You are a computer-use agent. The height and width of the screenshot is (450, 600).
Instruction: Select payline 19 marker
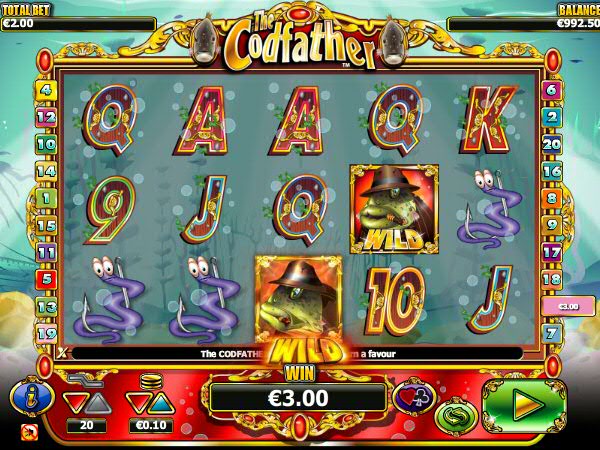(44, 333)
